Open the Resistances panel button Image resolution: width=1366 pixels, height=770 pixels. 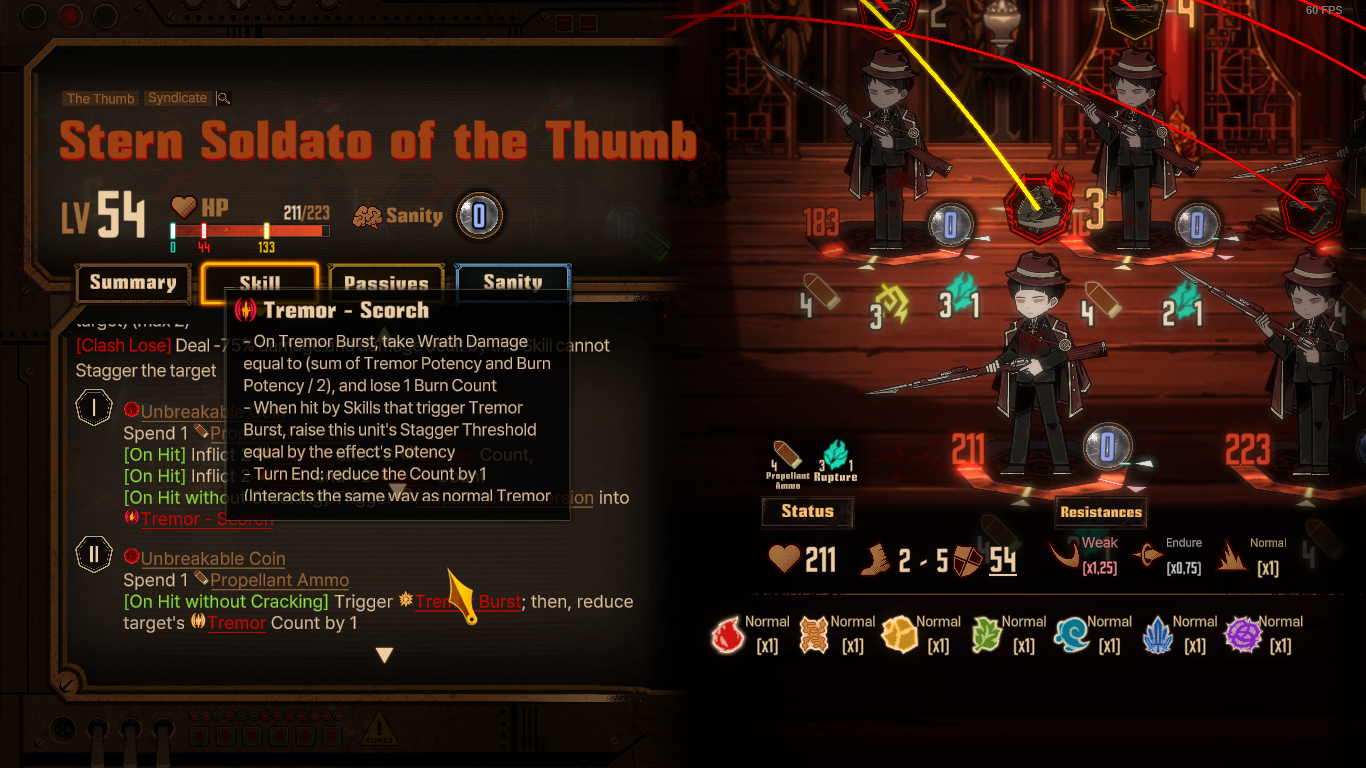pos(1101,512)
